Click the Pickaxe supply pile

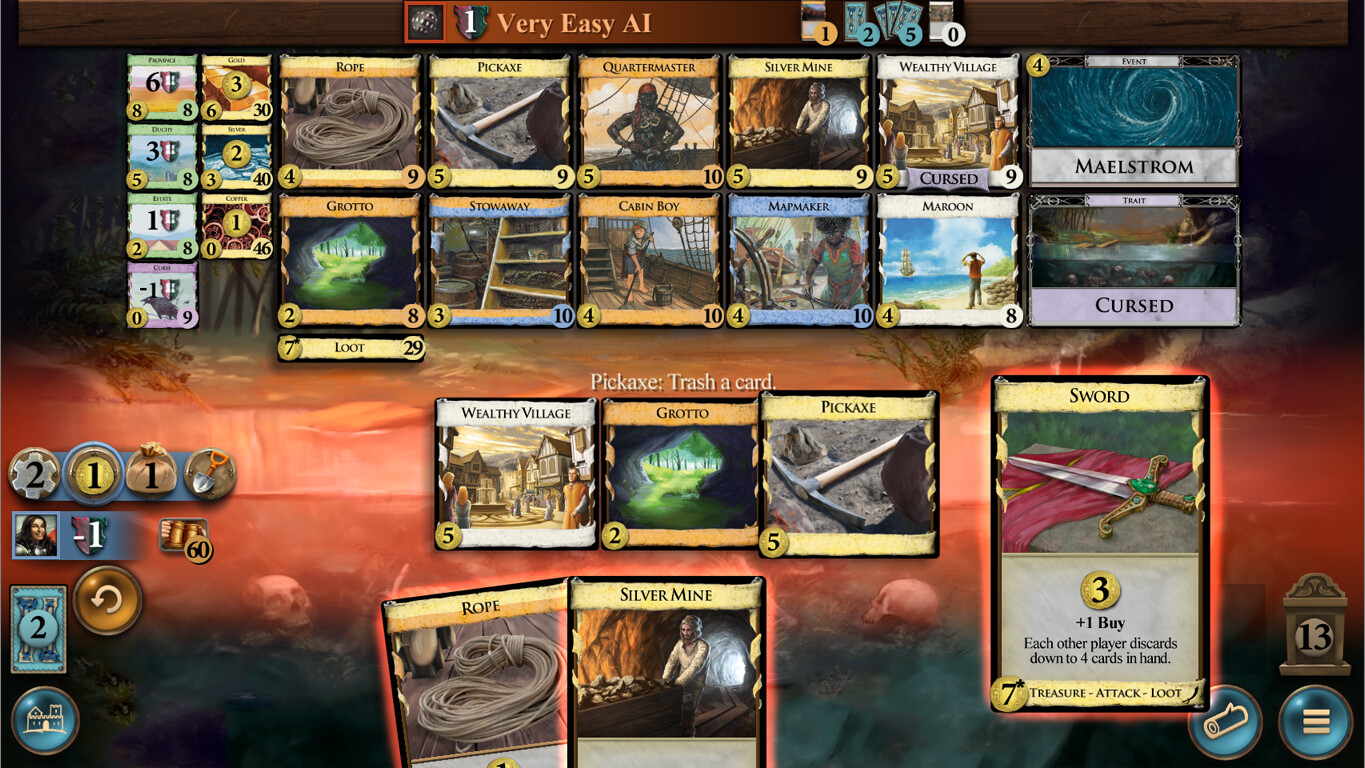499,120
